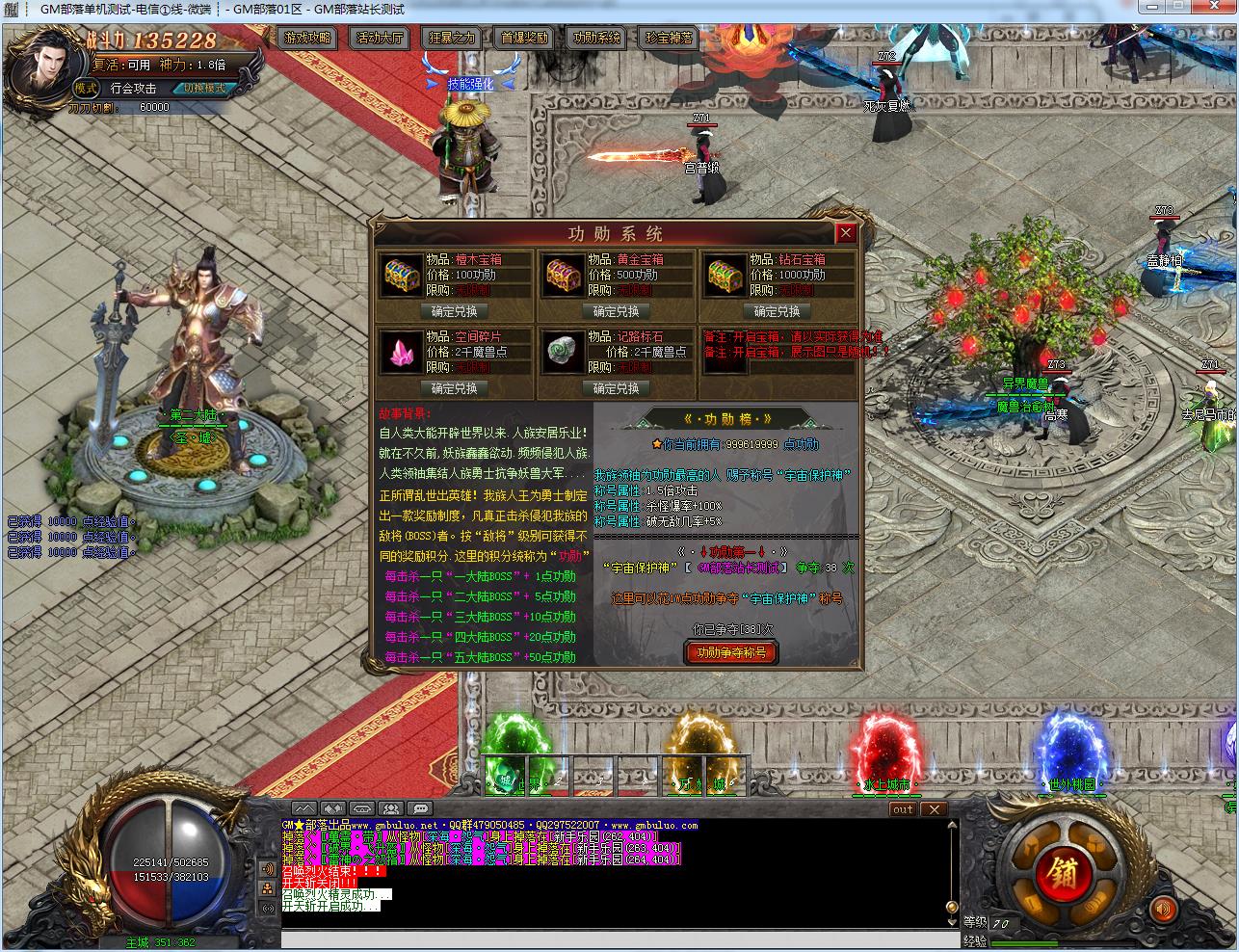
Task: Open the 首爆奖励 menu
Action: 524,39
